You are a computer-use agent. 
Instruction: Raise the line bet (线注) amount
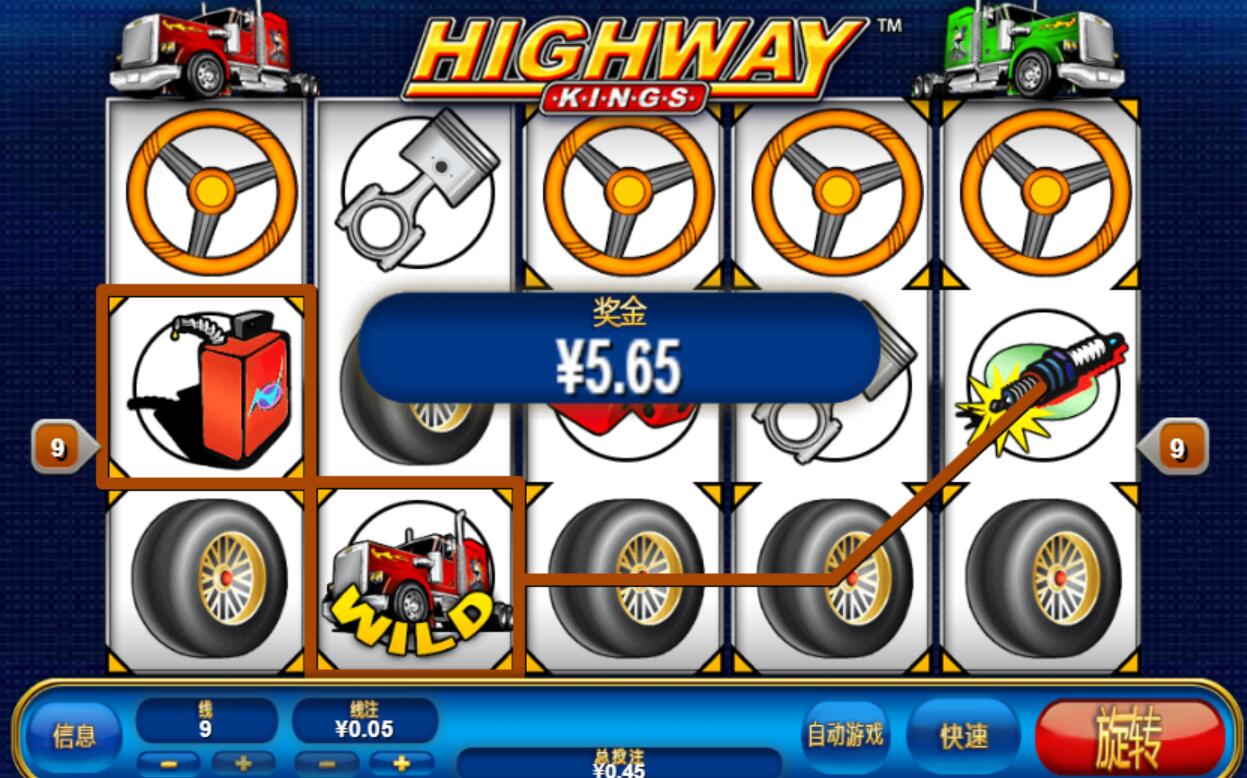(401, 763)
